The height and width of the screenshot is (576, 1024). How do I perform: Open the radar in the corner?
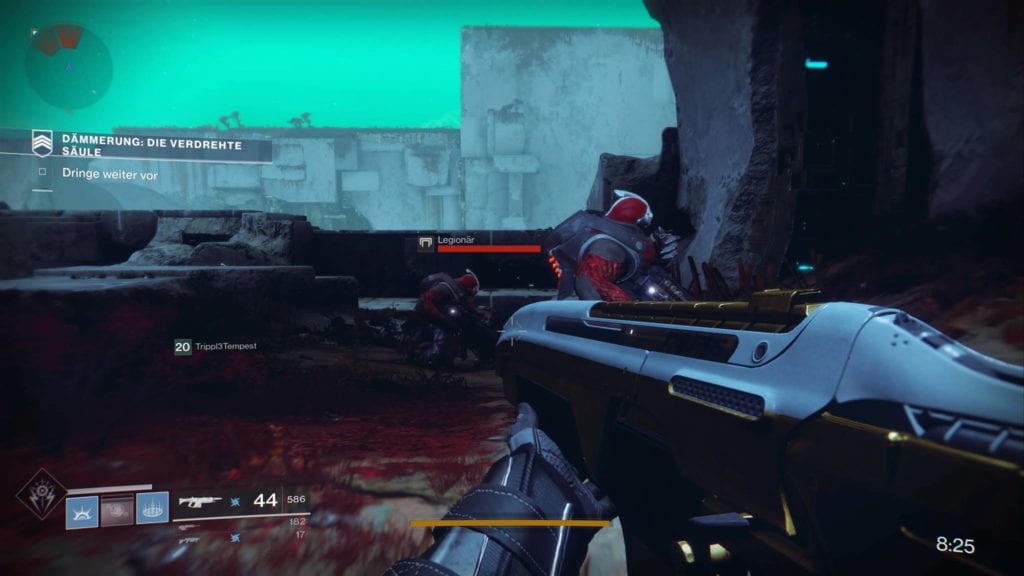pyautogui.click(x=68, y=67)
